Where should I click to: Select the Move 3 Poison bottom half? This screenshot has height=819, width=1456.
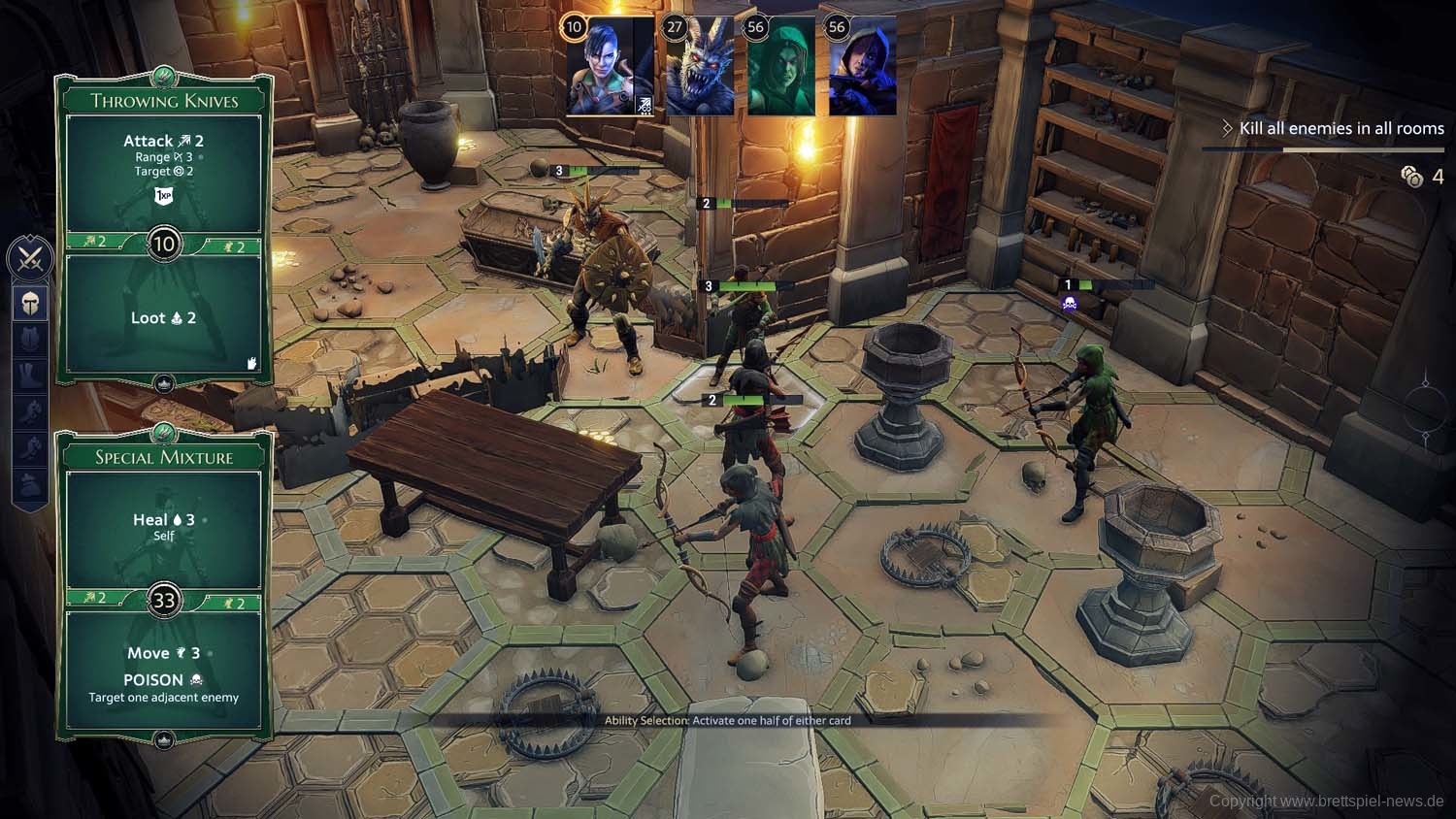click(x=163, y=673)
